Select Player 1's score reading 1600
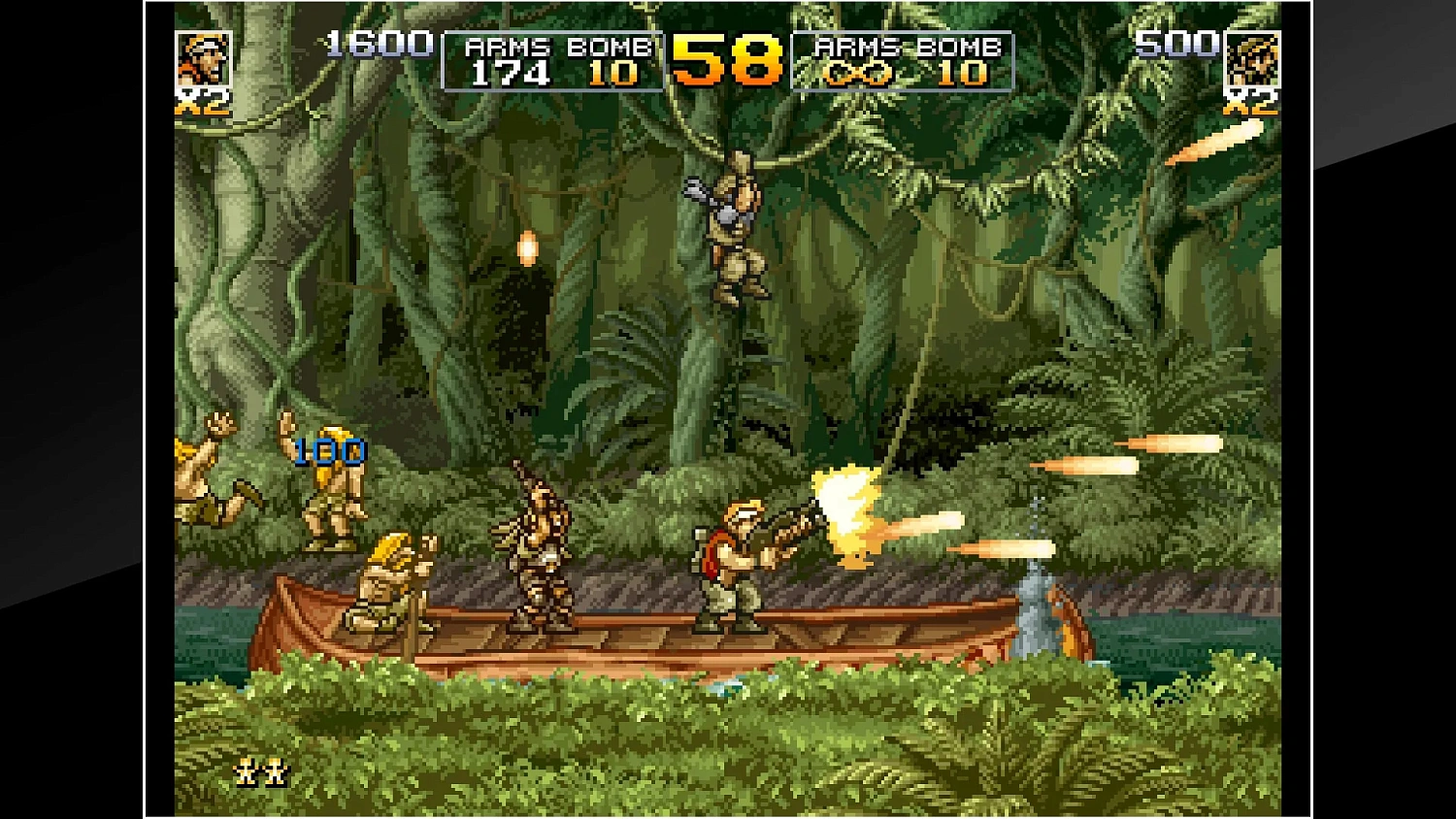This screenshot has width=1456, height=819. 377,43
